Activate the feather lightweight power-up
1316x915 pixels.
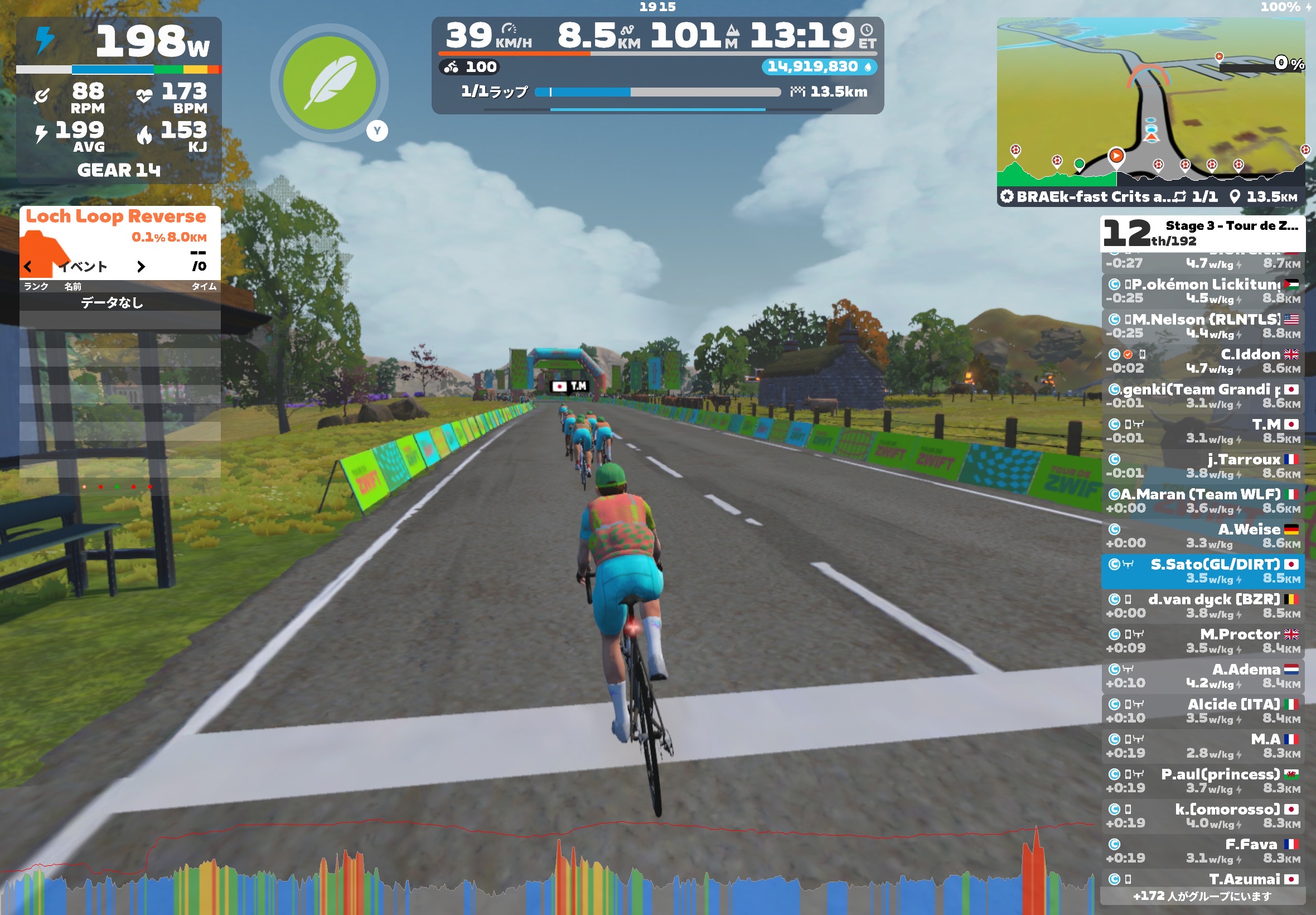coord(330,83)
